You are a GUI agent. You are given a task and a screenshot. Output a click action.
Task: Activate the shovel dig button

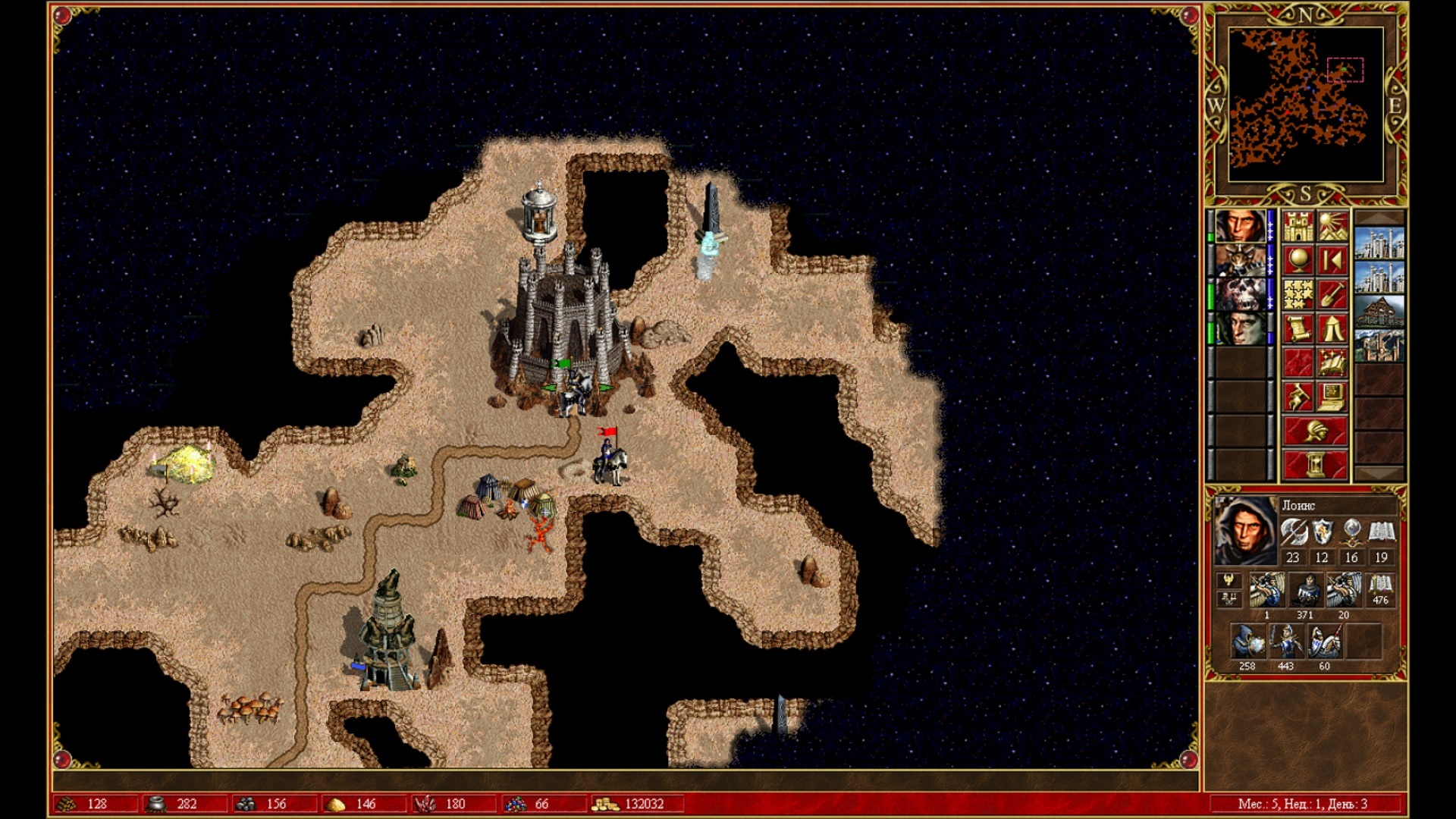1332,295
